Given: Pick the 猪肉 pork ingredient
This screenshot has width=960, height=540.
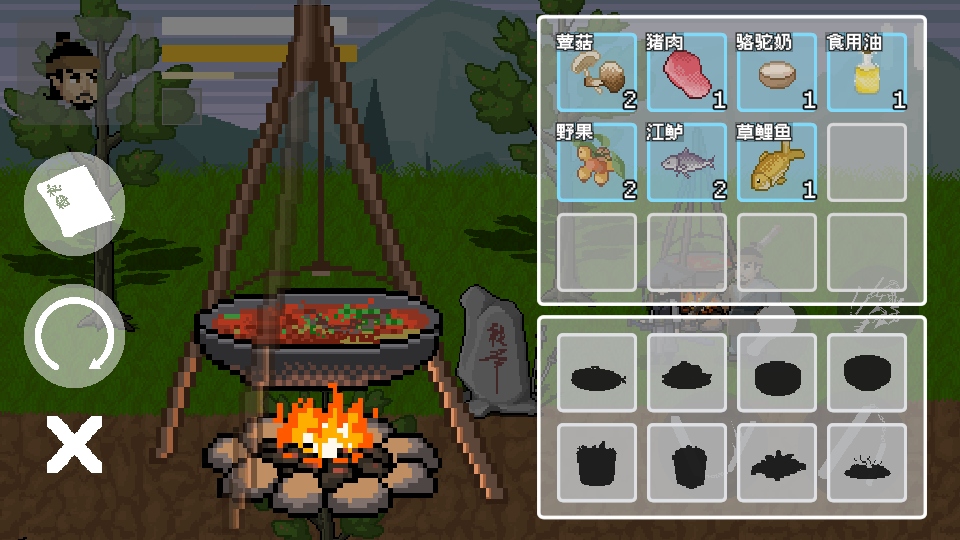Looking at the screenshot, I should point(687,72).
